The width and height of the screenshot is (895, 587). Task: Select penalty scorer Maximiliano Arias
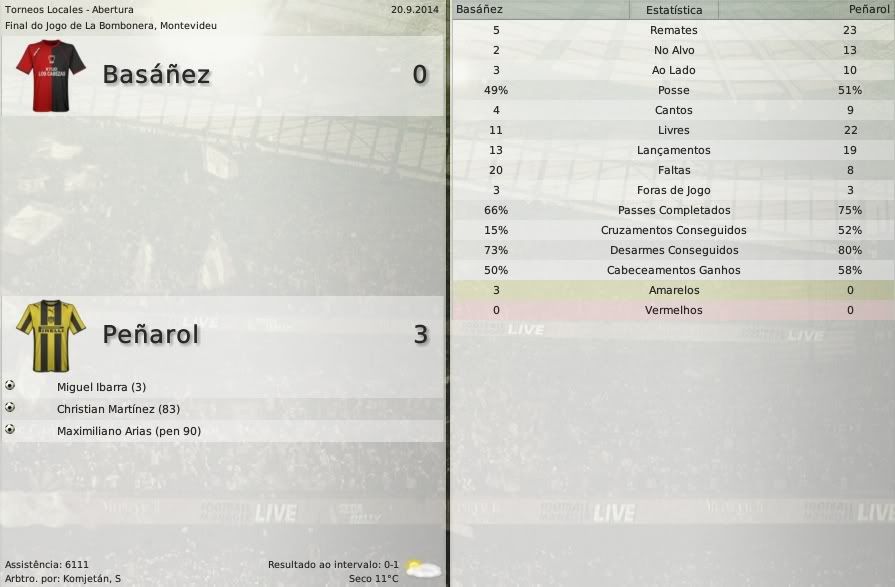(128, 431)
